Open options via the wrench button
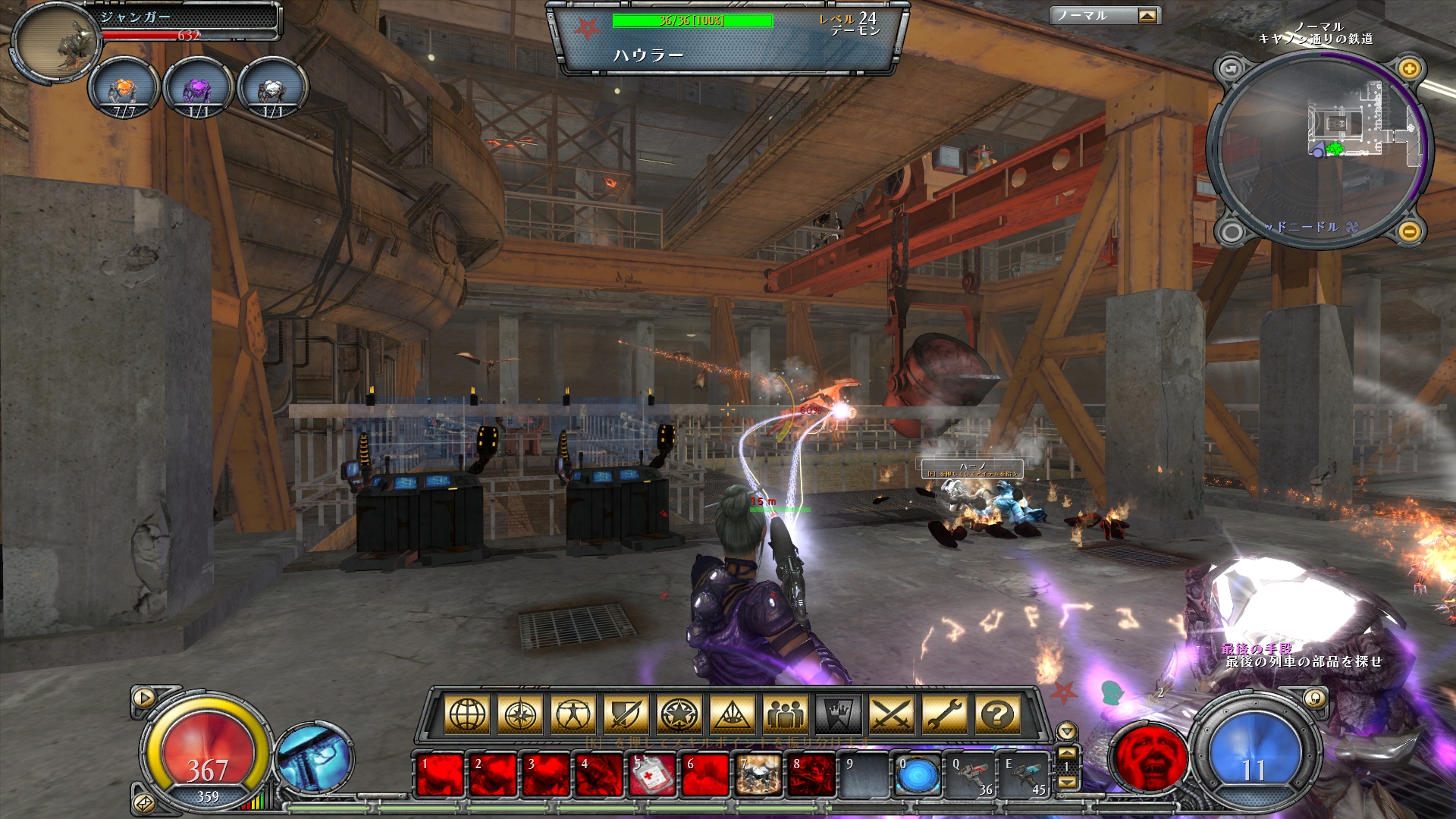This screenshot has width=1456, height=819. [945, 714]
